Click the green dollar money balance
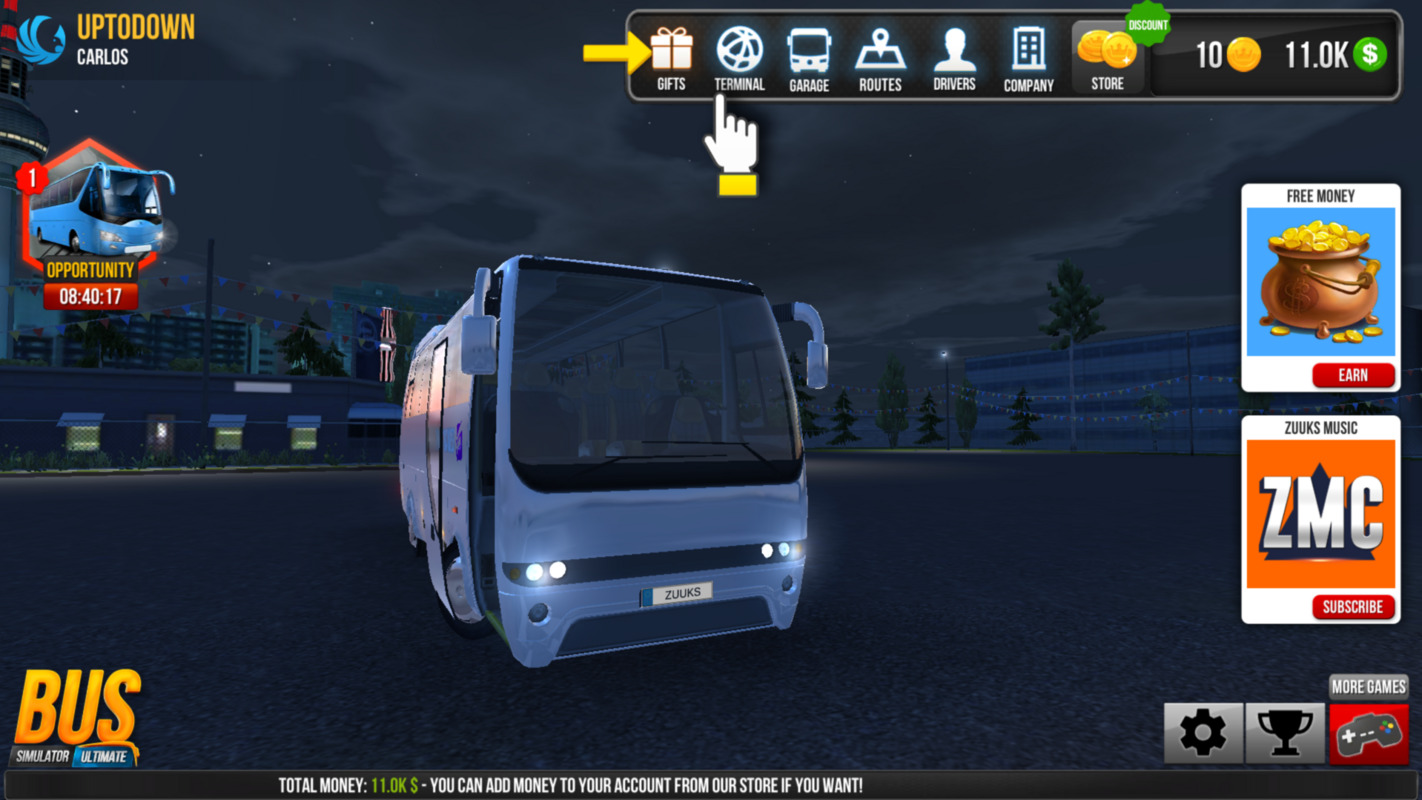The width and height of the screenshot is (1422, 800). point(1335,56)
